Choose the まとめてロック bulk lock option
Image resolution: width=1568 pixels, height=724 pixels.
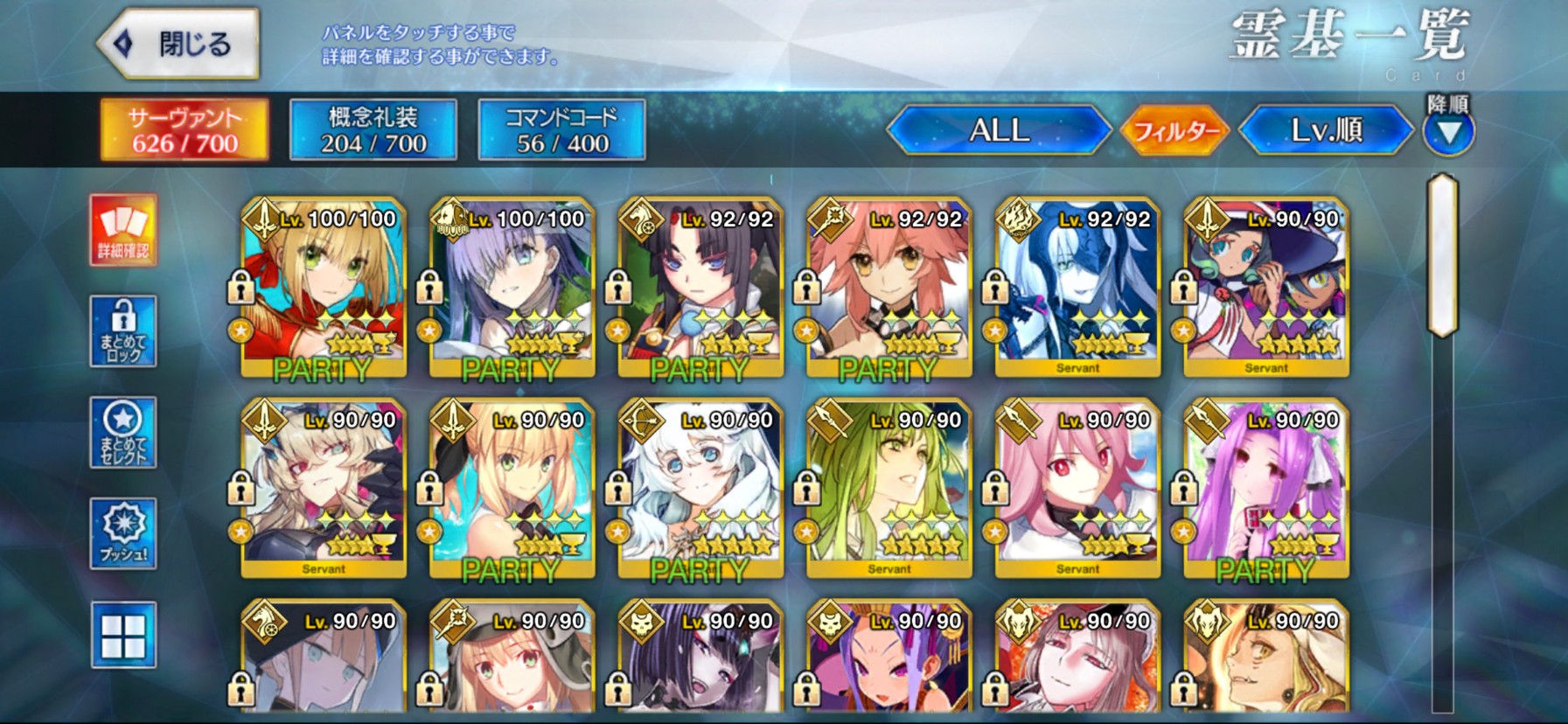[x=123, y=331]
